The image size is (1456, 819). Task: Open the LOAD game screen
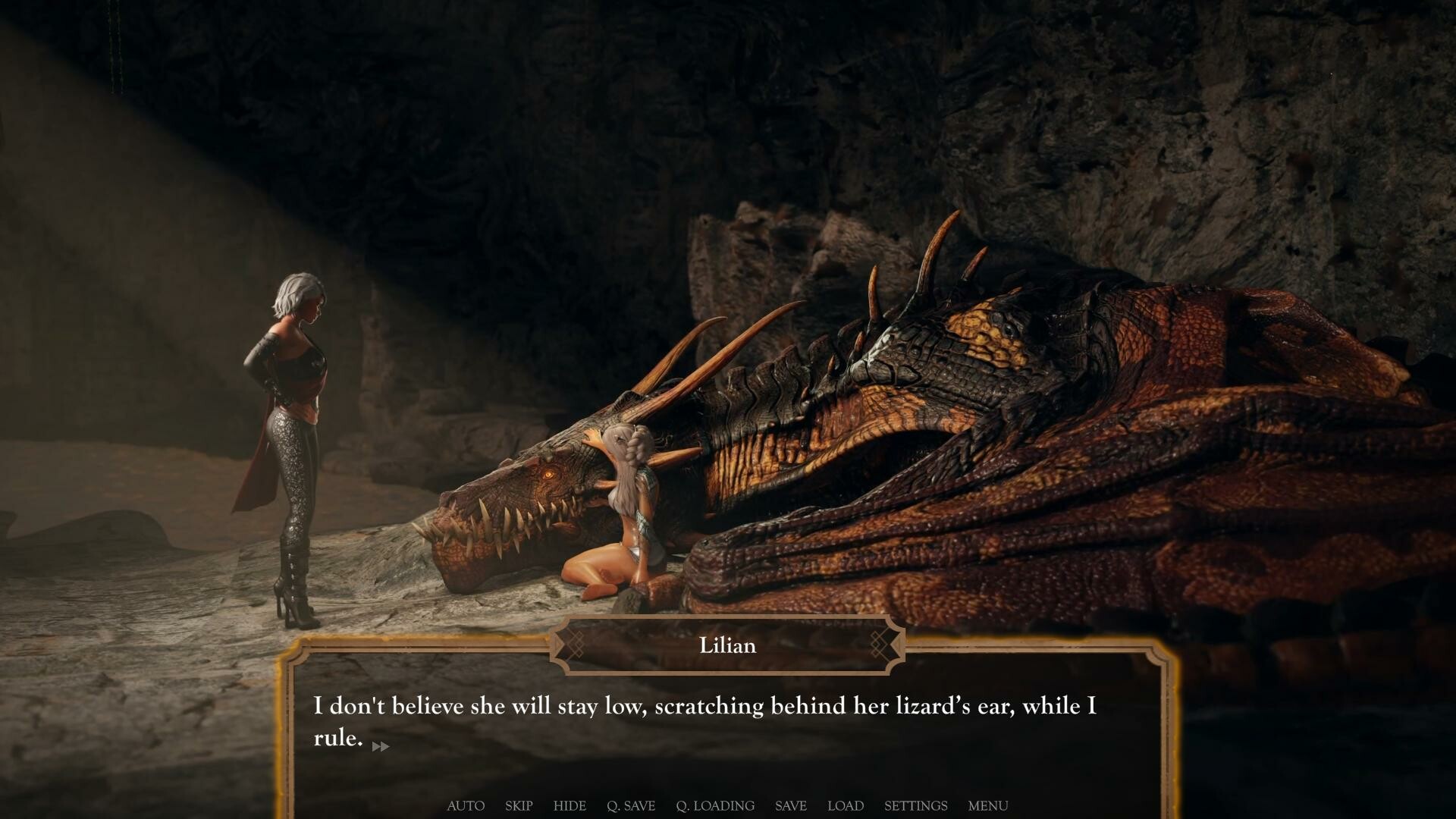tap(846, 806)
